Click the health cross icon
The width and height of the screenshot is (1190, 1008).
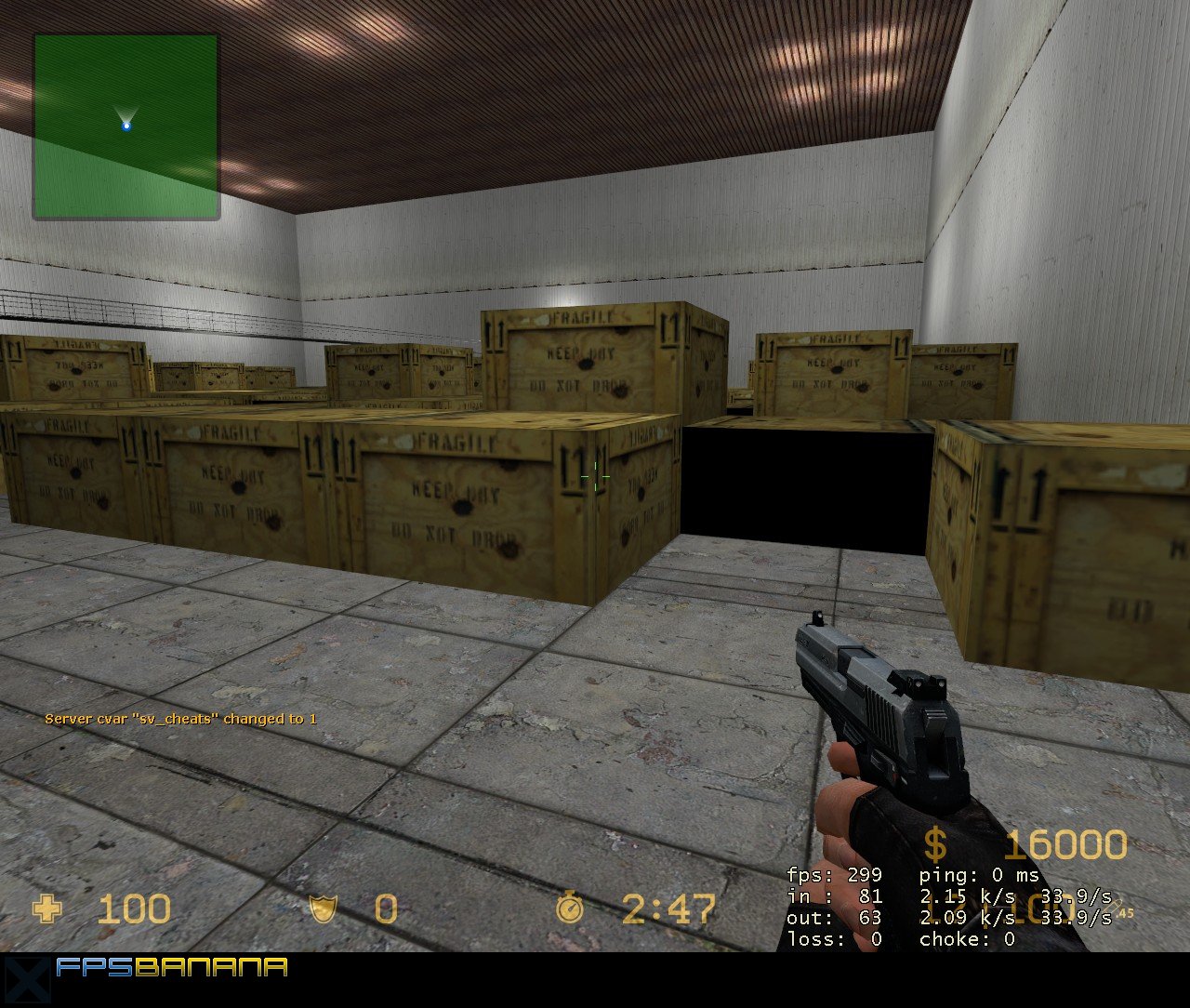coord(47,909)
